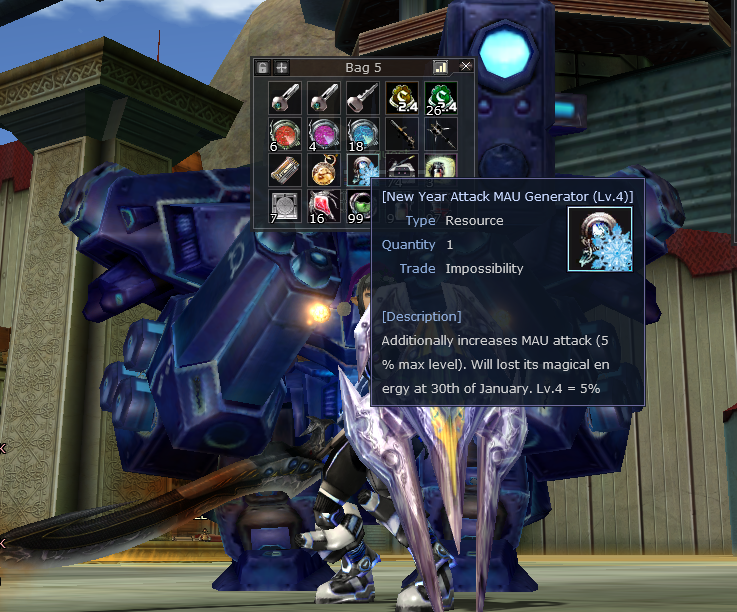Choose the golden pendant charm item
The height and width of the screenshot is (612, 737).
(322, 170)
